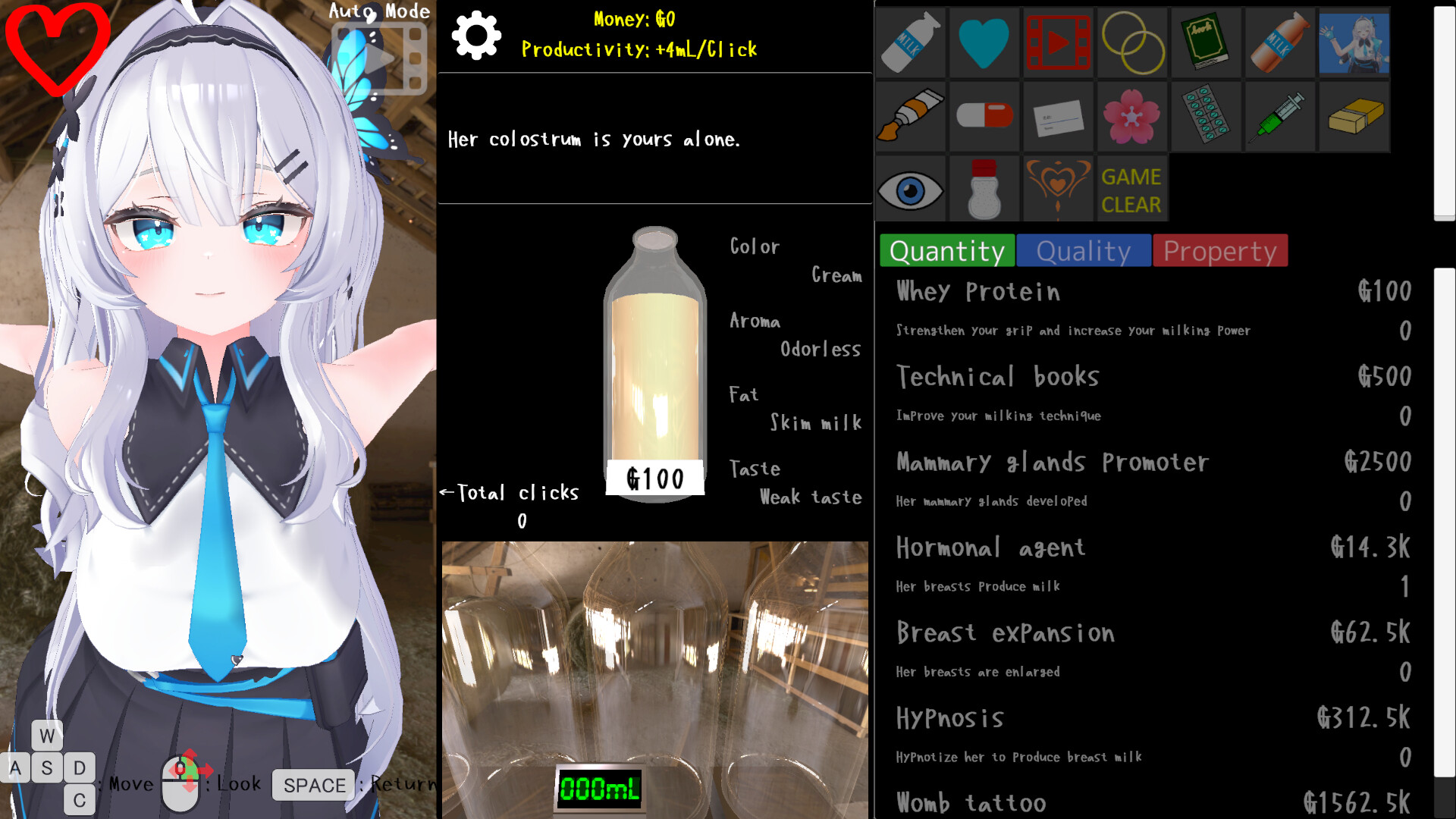Image resolution: width=1456 pixels, height=819 pixels.
Task: Select the gold rings icon
Action: (1132, 43)
